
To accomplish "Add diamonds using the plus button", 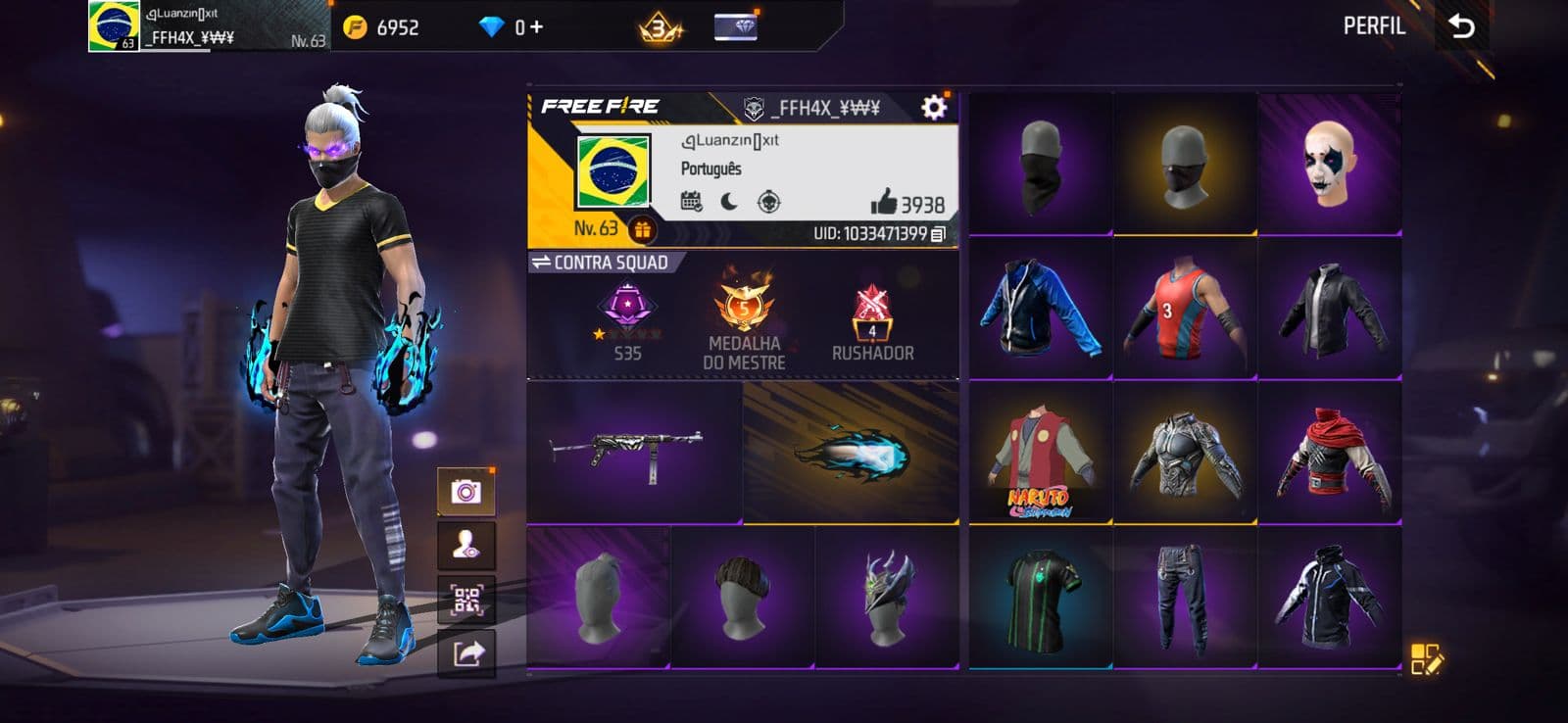I will point(536,27).
